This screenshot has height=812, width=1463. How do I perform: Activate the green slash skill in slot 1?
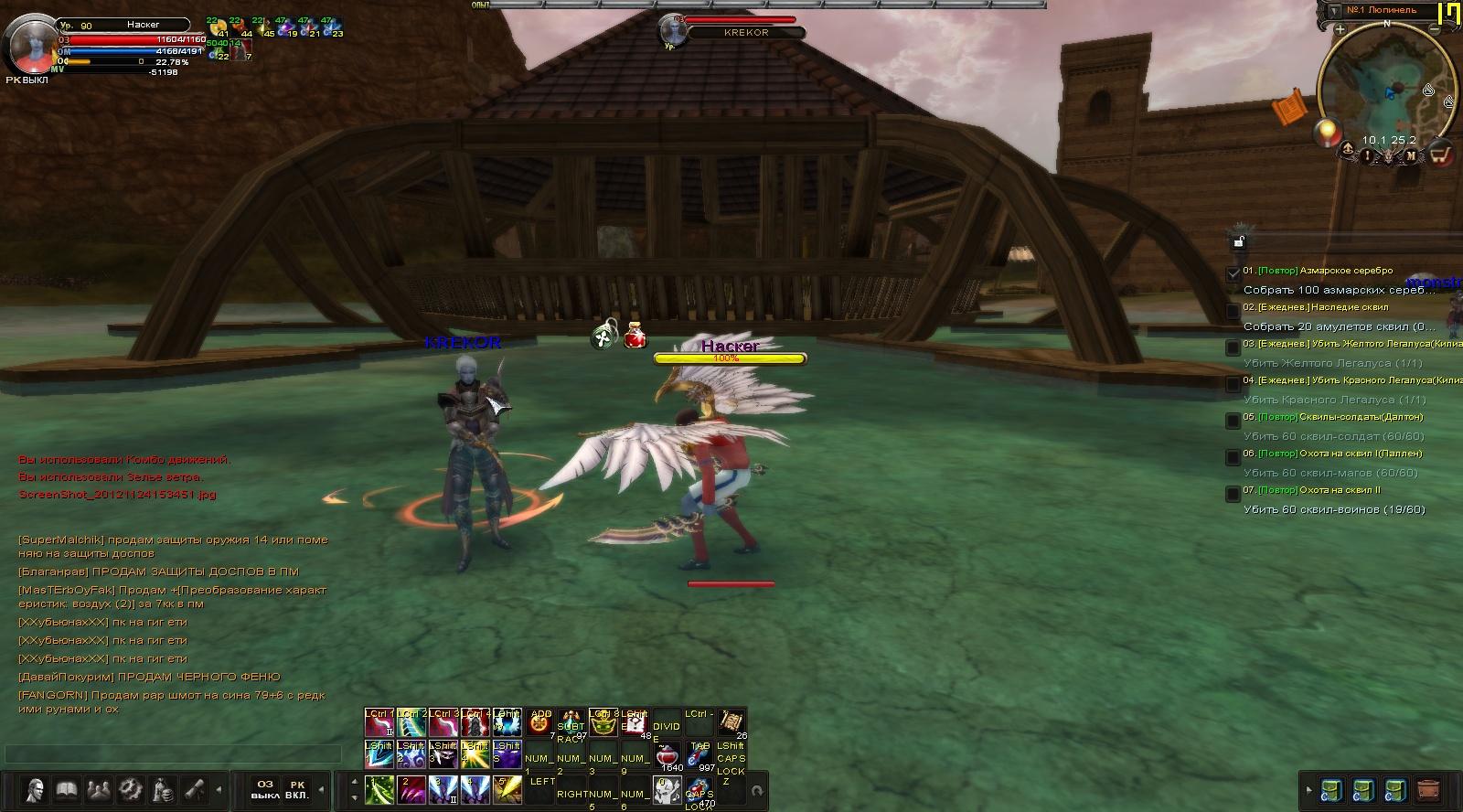pyautogui.click(x=379, y=789)
